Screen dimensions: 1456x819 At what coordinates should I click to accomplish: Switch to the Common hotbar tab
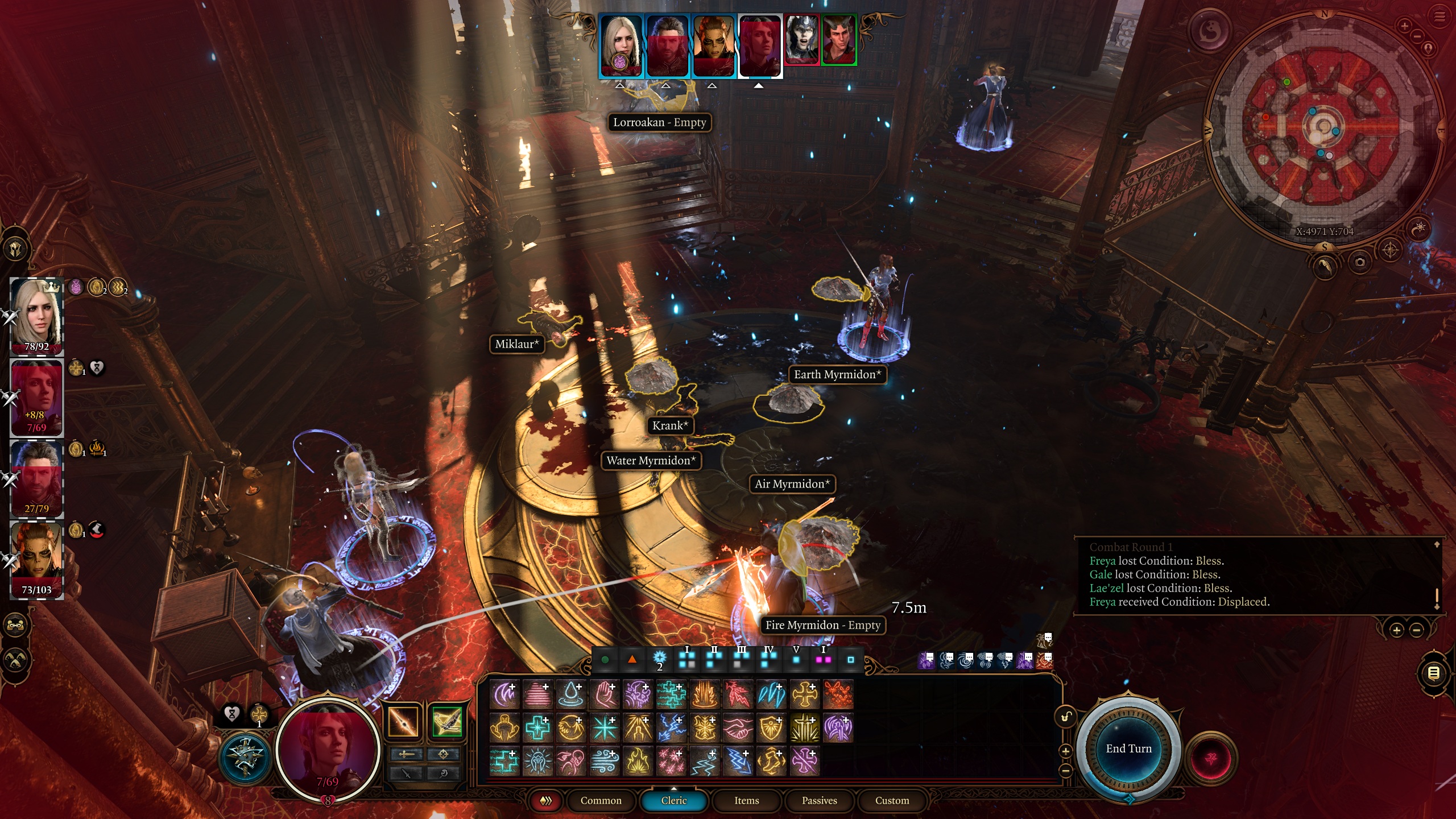click(601, 800)
